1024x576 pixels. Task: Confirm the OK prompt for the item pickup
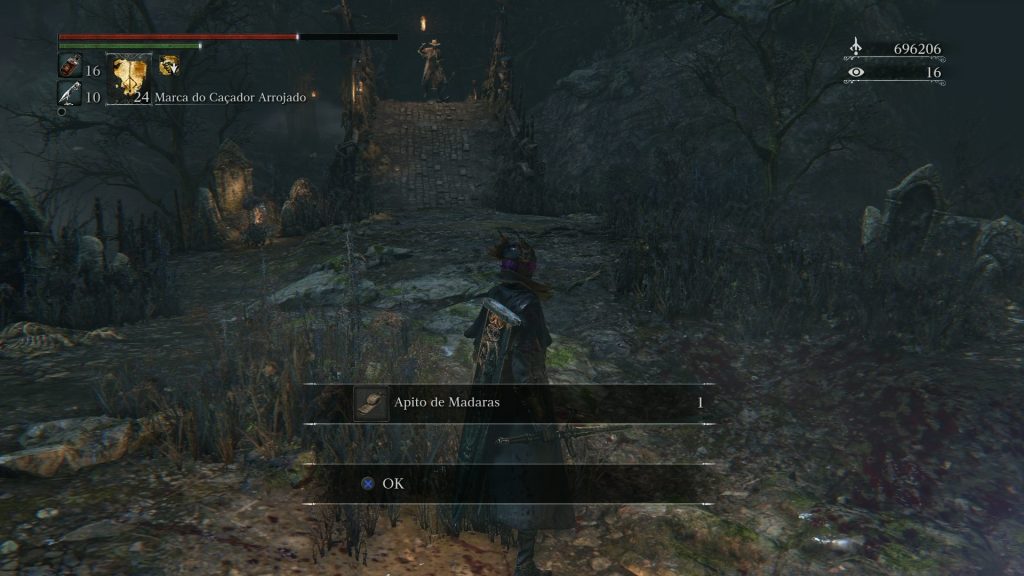384,484
